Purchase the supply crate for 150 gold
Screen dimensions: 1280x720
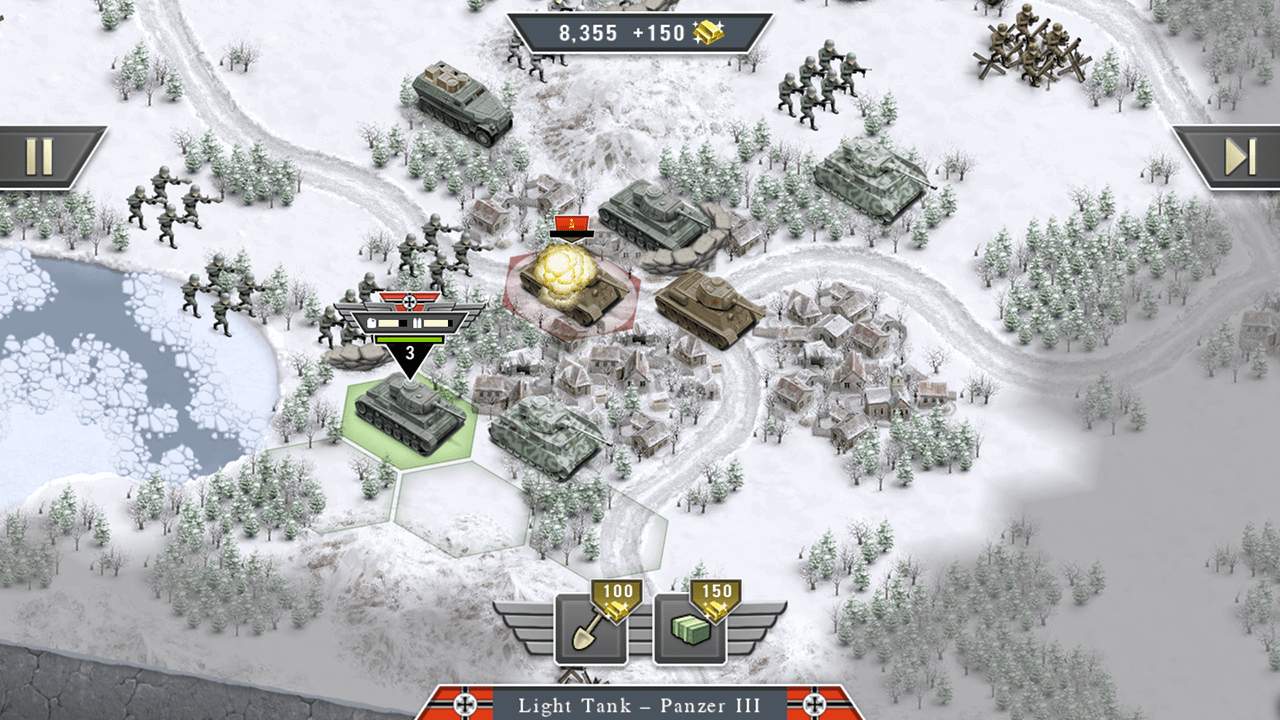[x=690, y=629]
